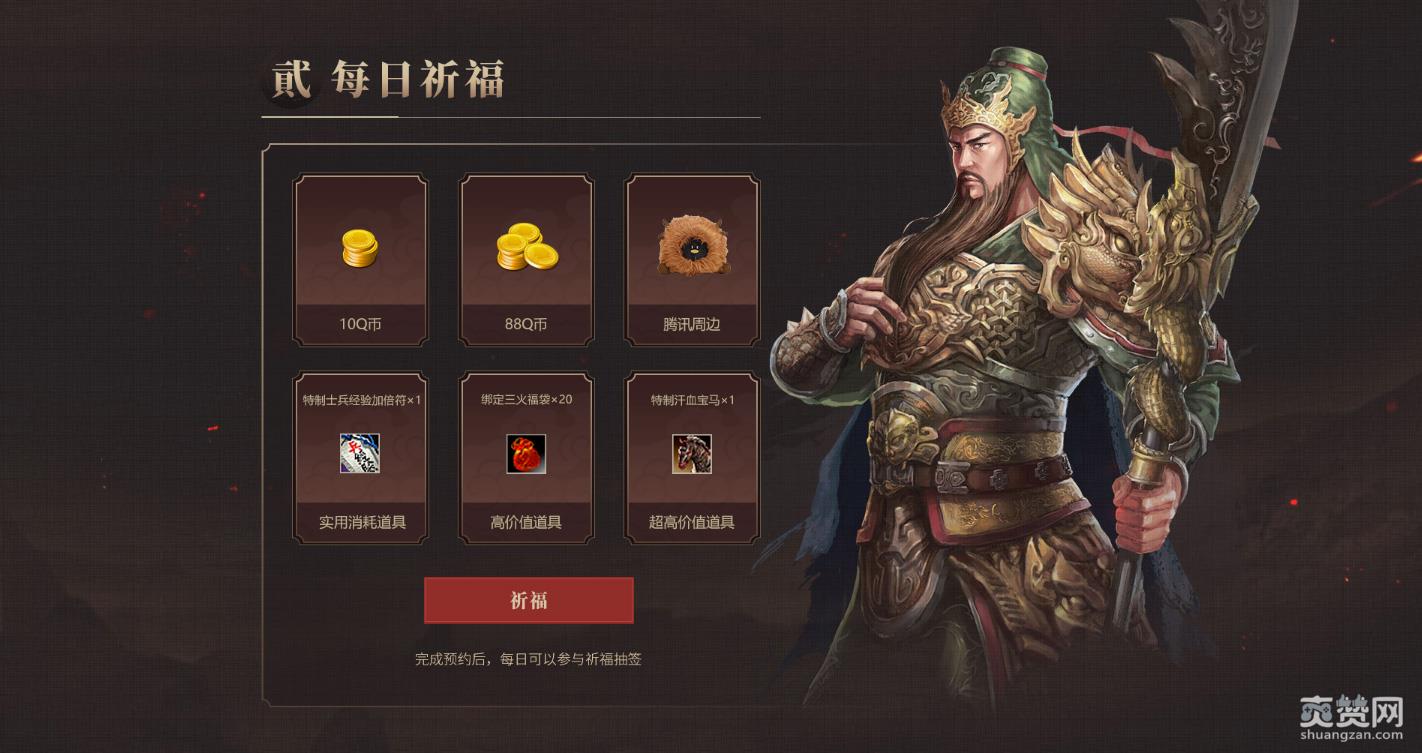Choose the 超高价值道具 horse card
Screen dimensions: 1422x753
point(692,458)
